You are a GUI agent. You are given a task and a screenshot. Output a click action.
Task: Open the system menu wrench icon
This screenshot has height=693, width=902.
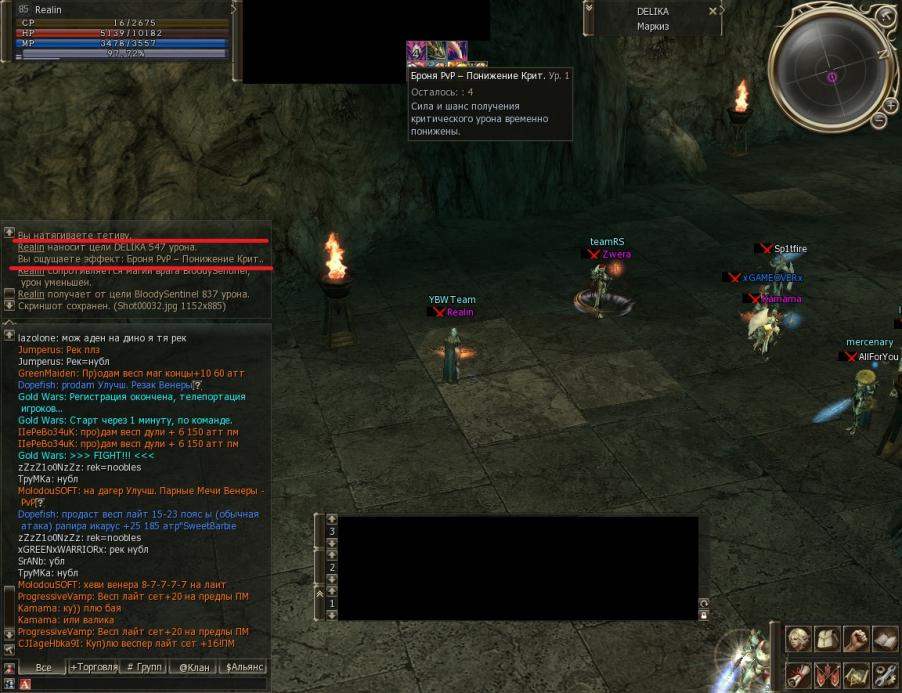coord(885,675)
